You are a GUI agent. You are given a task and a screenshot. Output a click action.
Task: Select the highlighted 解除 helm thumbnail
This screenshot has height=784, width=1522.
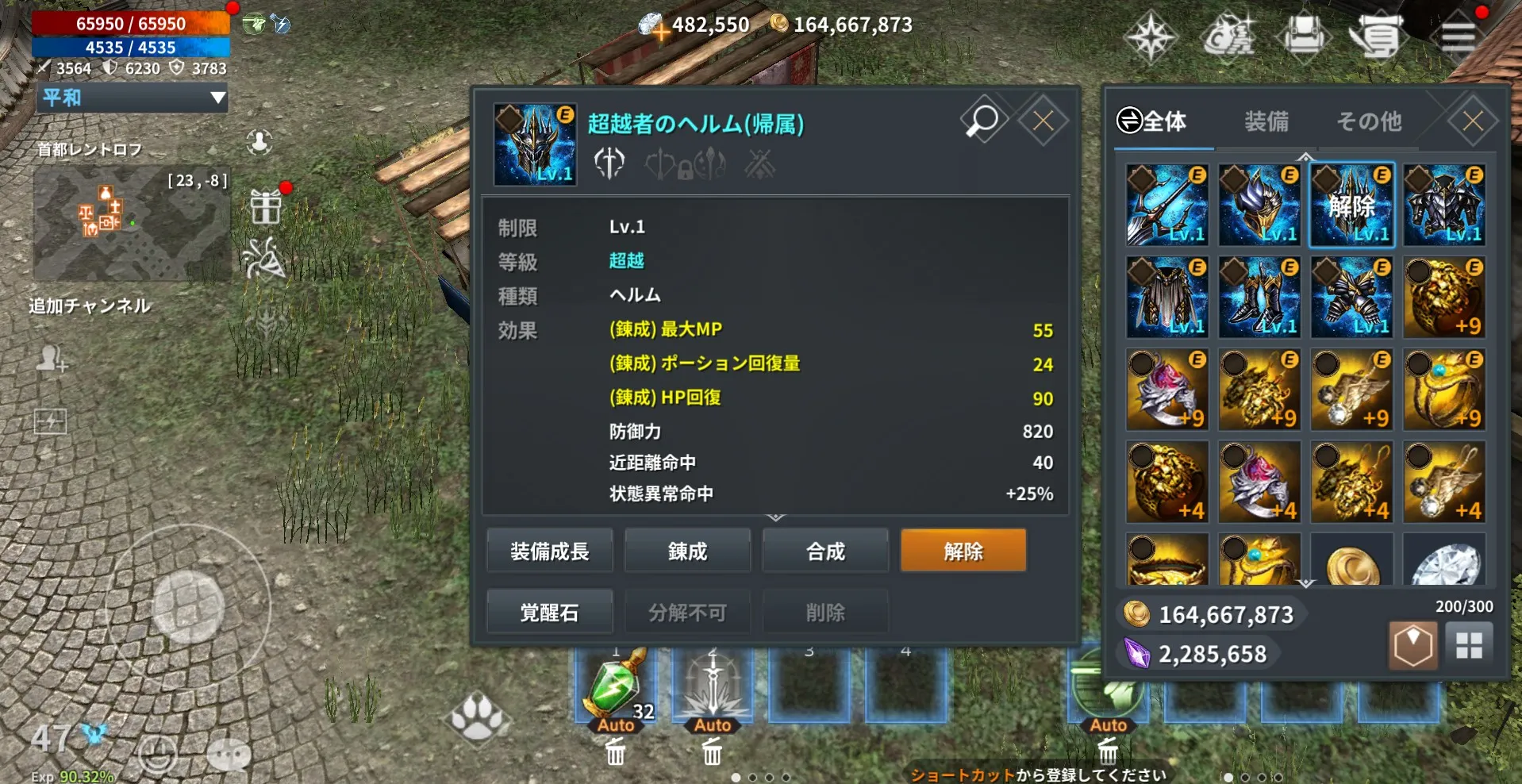point(1351,206)
